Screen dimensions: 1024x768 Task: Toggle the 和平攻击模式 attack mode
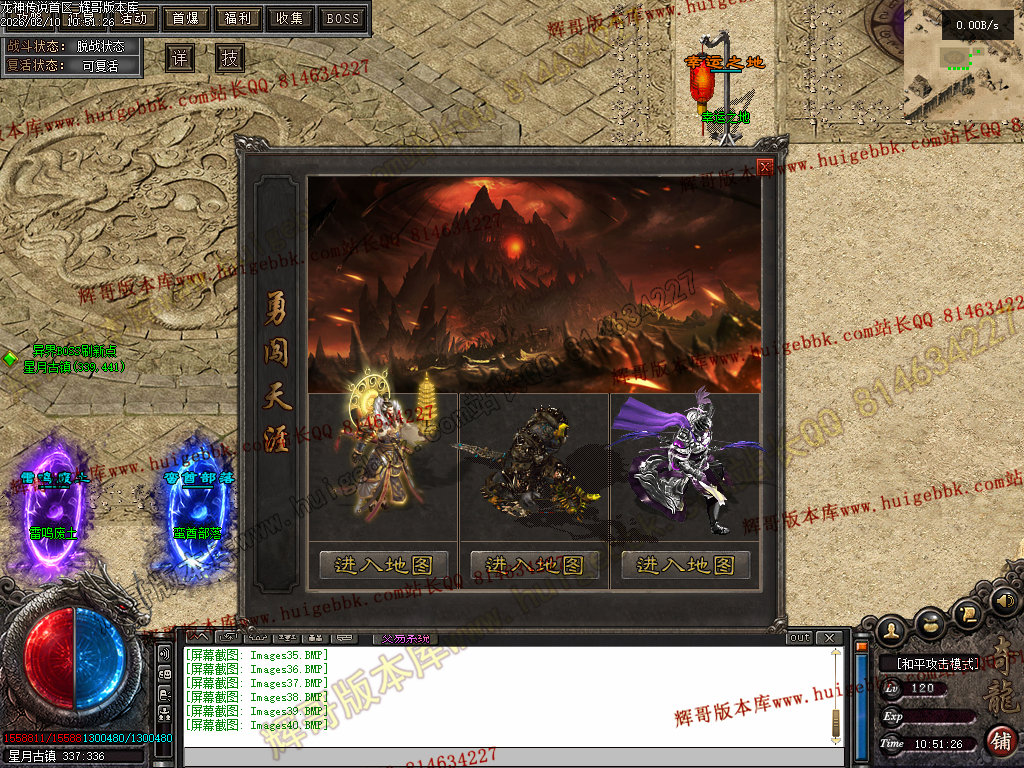(928, 663)
